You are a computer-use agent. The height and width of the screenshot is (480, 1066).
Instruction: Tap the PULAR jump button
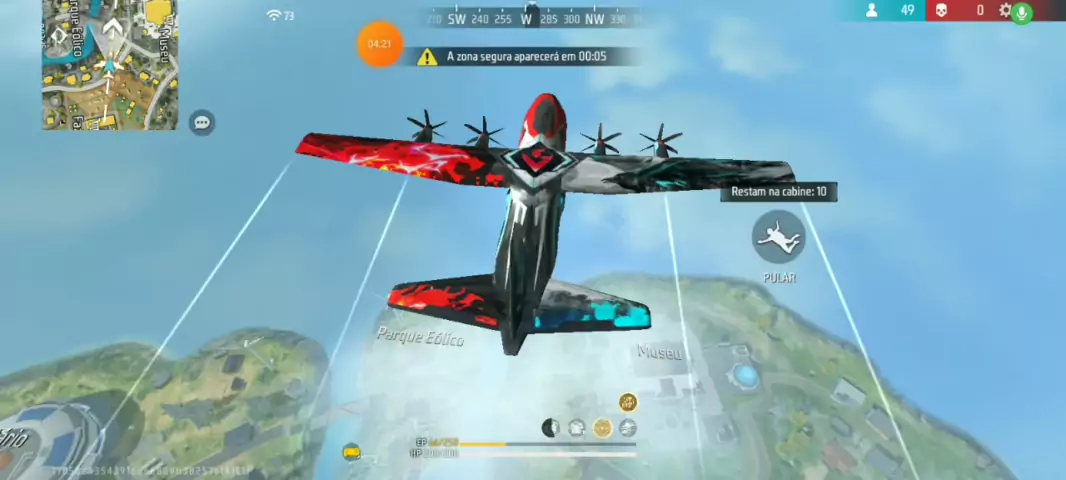point(778,237)
